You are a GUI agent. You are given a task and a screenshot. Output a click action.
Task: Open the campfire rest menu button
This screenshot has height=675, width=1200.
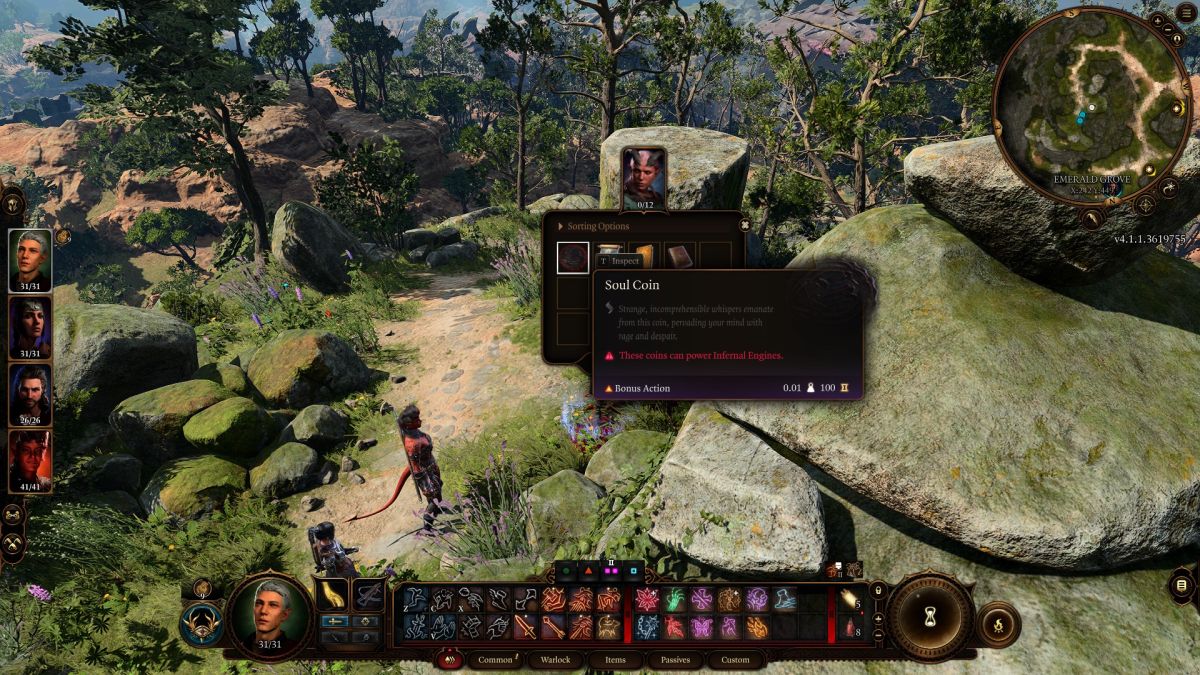click(998, 625)
